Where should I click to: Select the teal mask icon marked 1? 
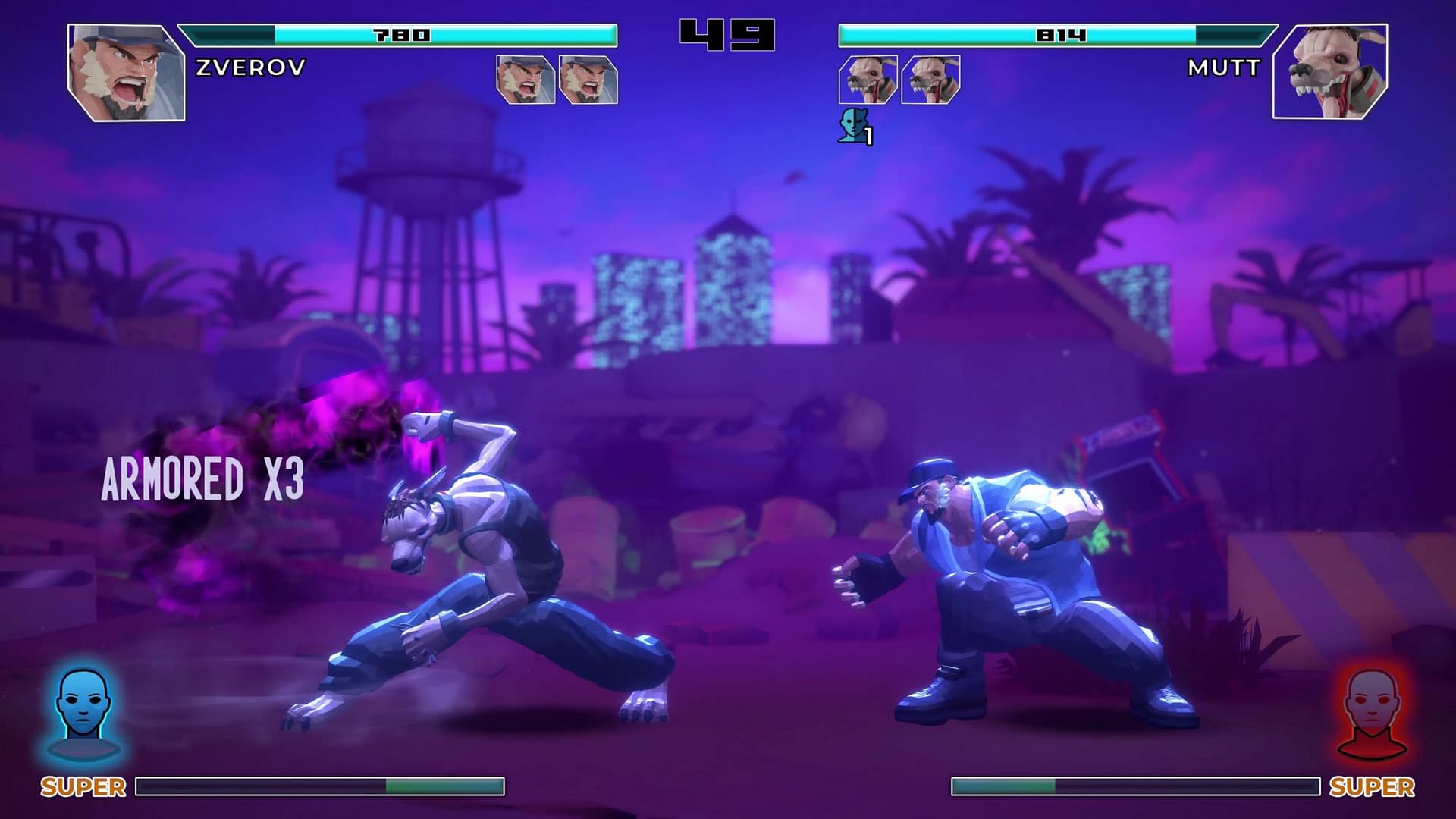point(854,125)
